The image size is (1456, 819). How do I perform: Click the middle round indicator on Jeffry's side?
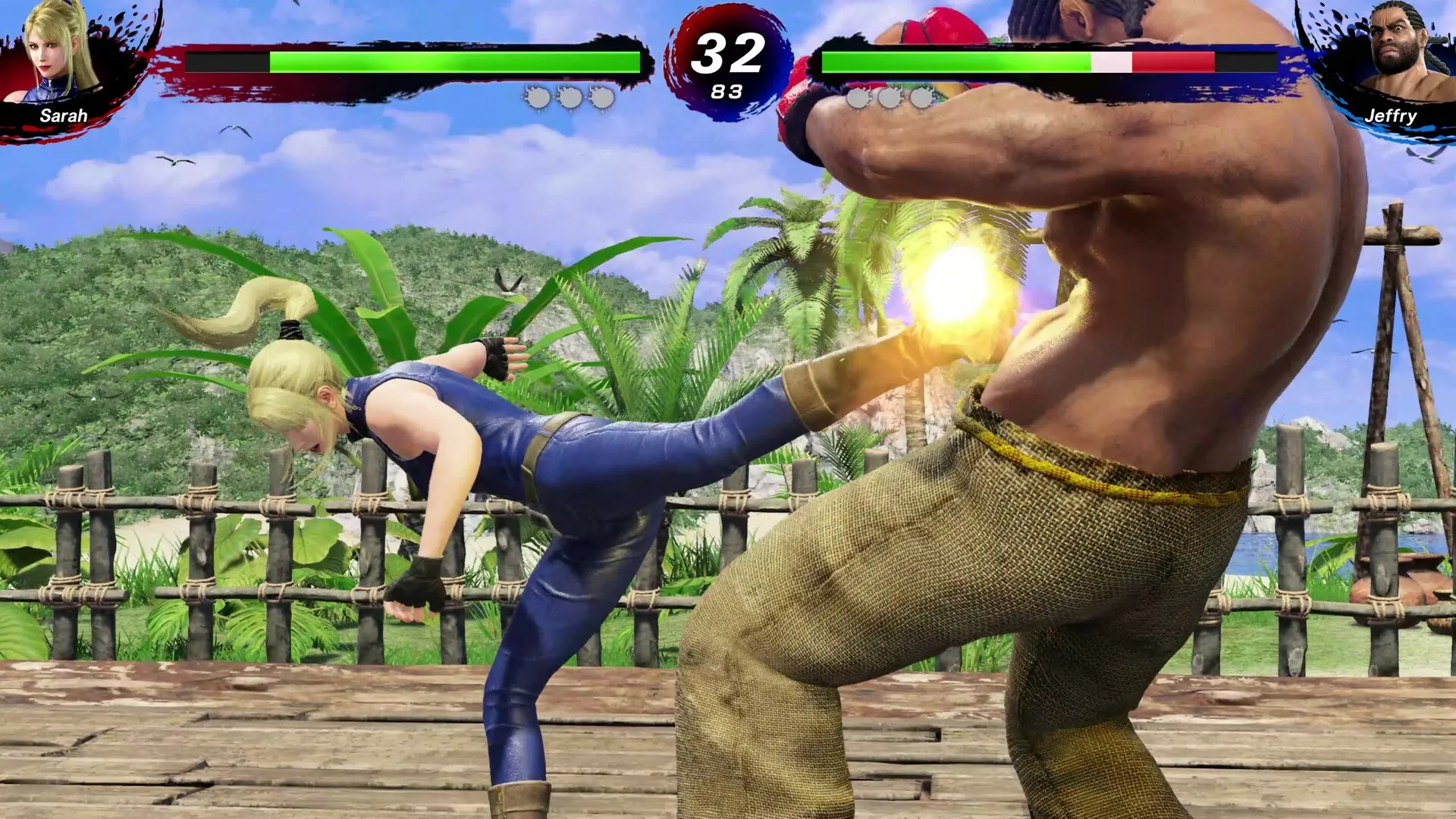pos(890,97)
